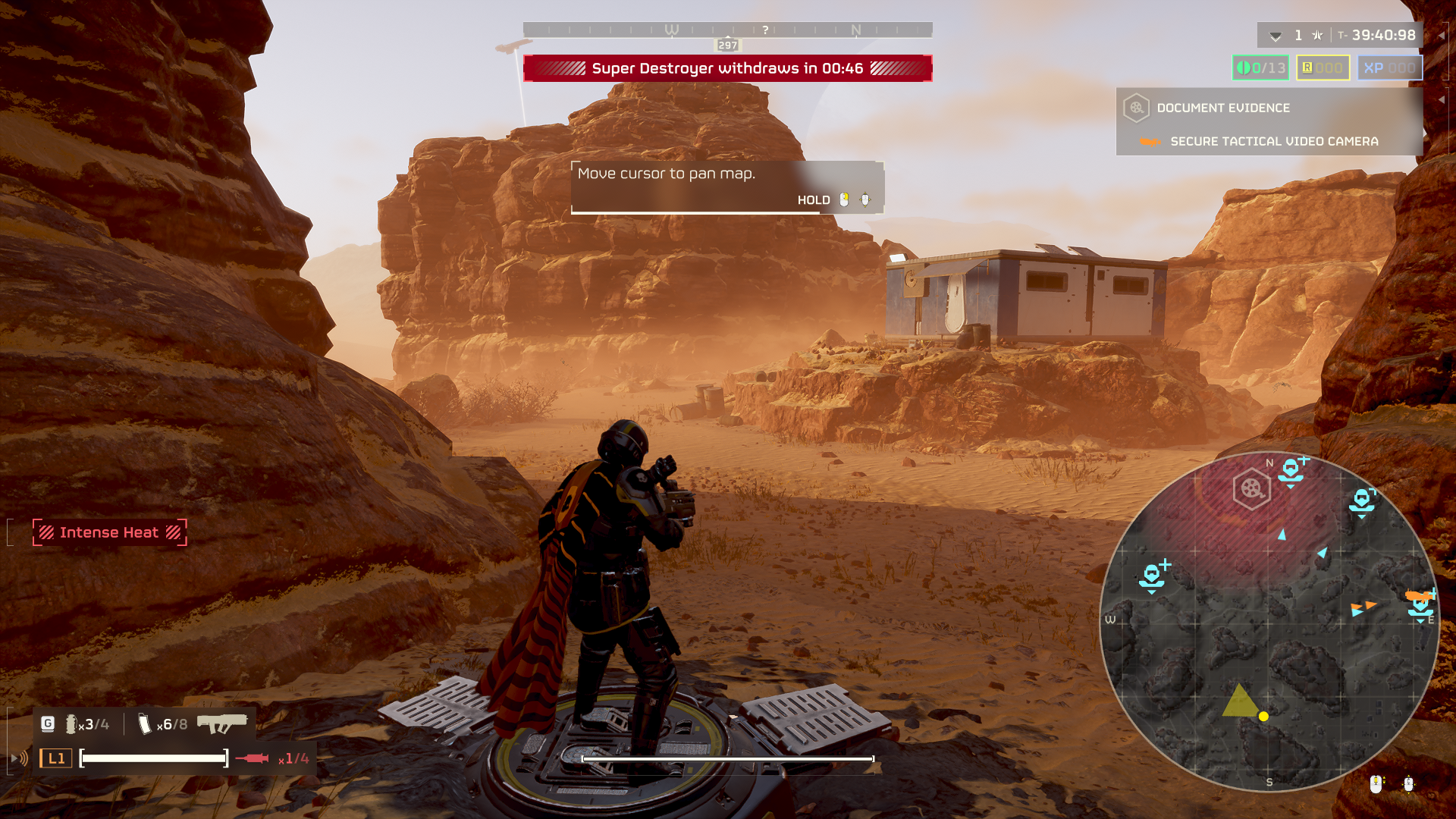Open the circular minimap
This screenshot has width=1456, height=819.
pos(1269,622)
